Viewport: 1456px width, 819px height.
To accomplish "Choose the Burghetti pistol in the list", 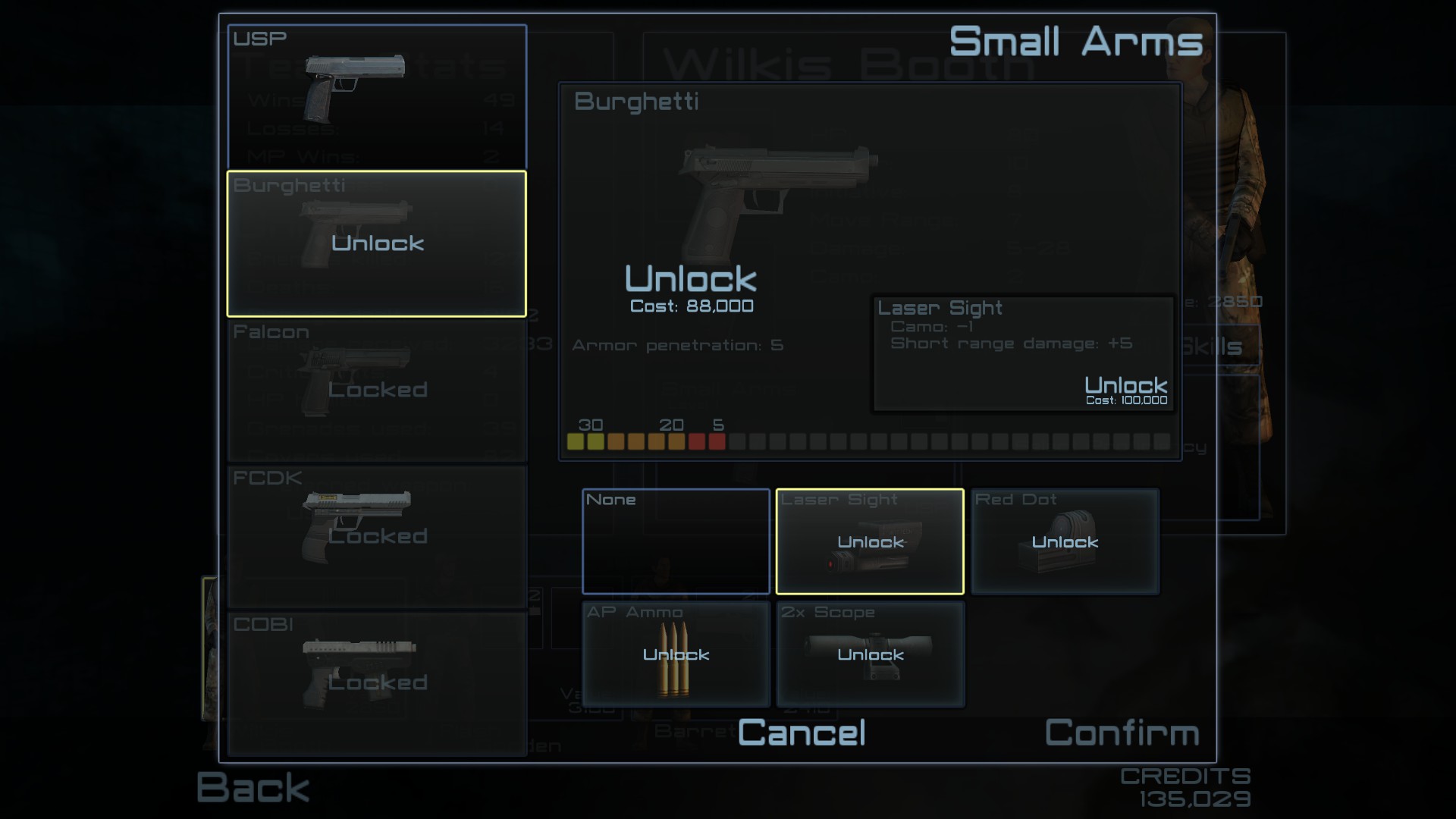I will pyautogui.click(x=377, y=243).
